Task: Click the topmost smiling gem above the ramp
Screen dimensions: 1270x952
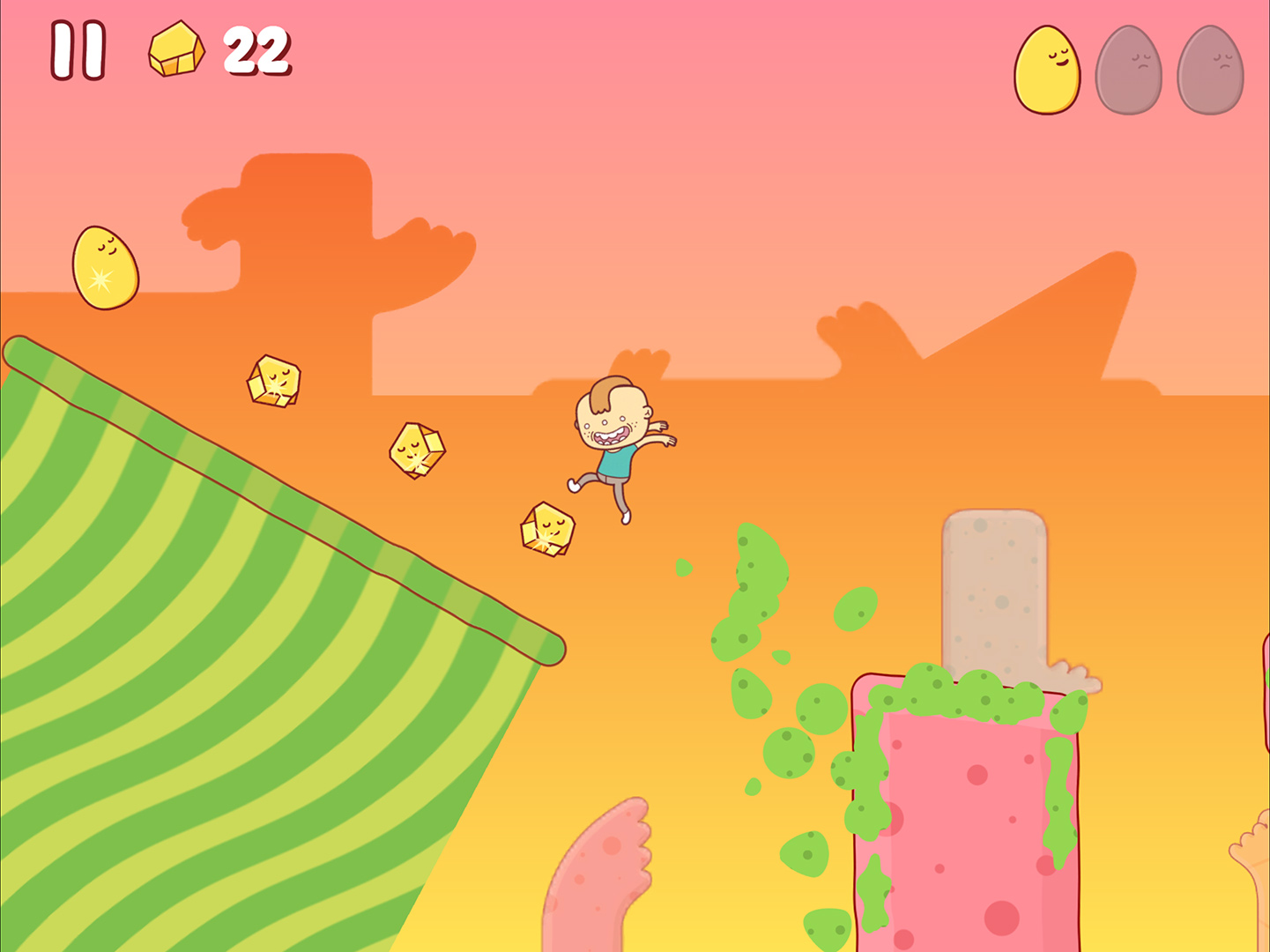Action: pyautogui.click(x=272, y=379)
